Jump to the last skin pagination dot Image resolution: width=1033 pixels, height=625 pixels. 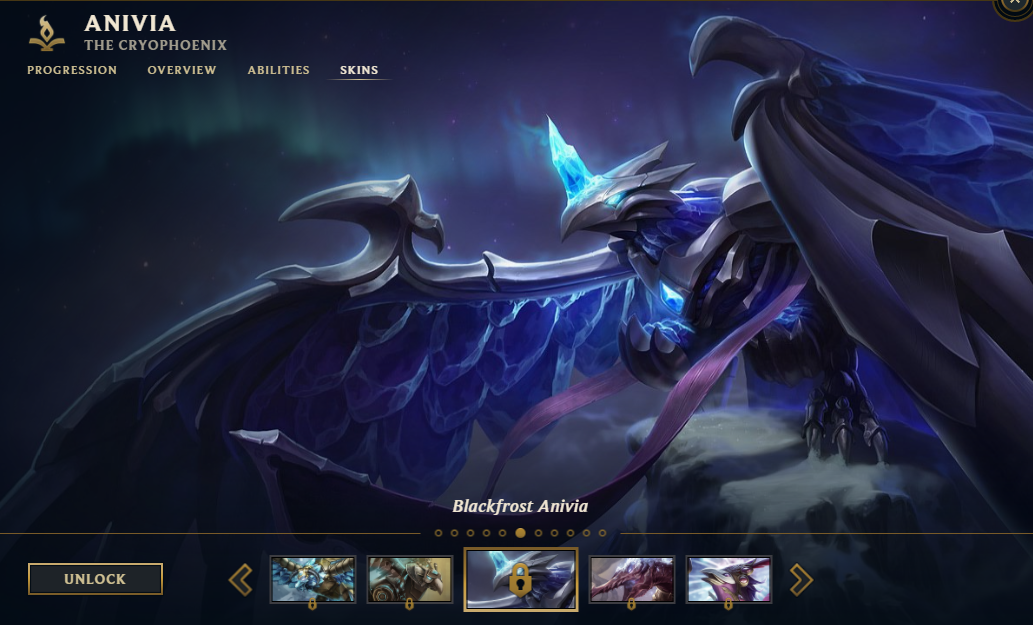[x=602, y=533]
